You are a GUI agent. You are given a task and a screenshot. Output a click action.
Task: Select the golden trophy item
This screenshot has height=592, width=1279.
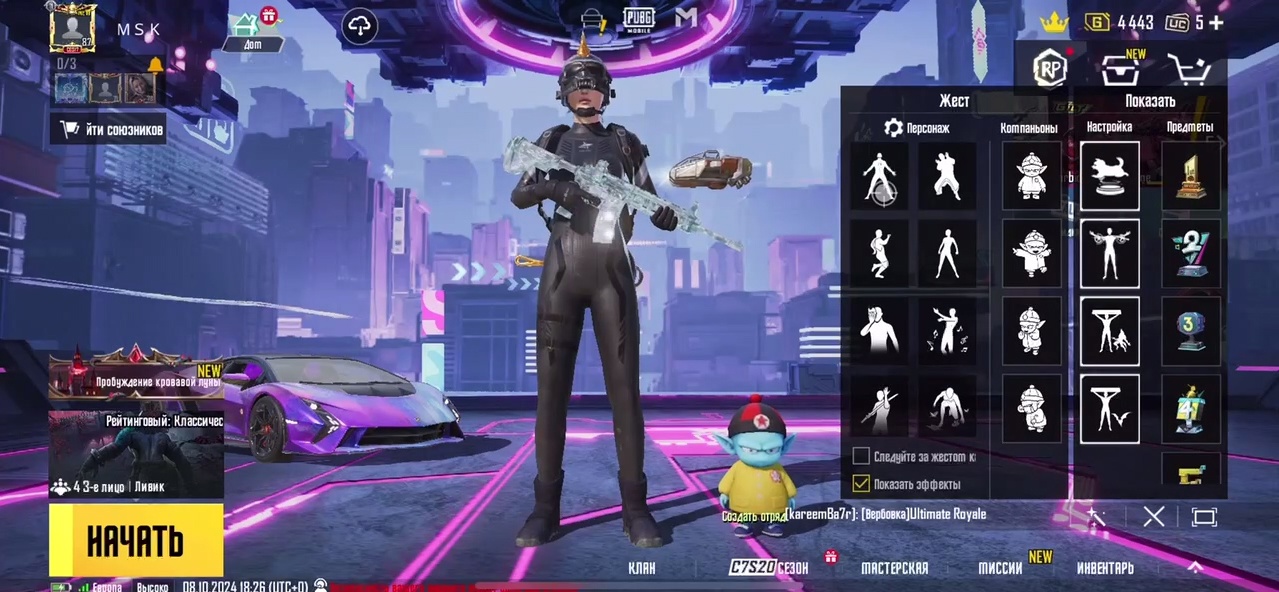click(1191, 176)
